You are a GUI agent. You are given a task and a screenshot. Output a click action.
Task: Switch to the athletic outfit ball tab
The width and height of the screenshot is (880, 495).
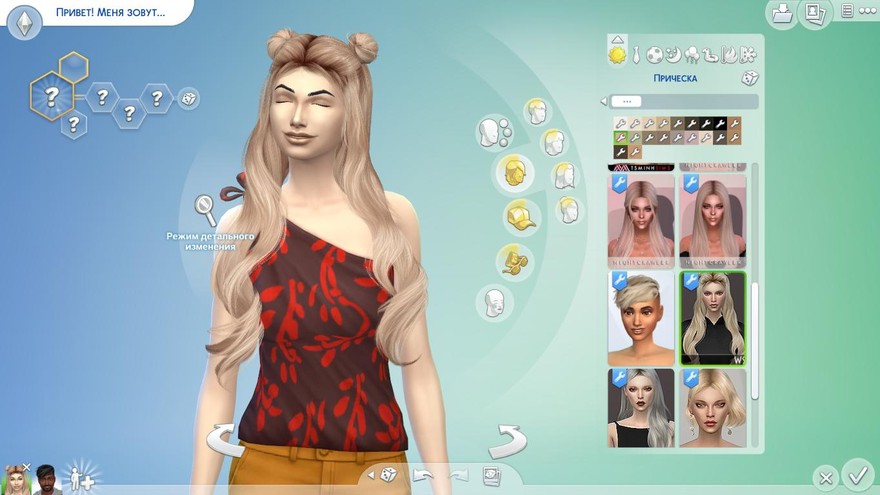pos(654,54)
